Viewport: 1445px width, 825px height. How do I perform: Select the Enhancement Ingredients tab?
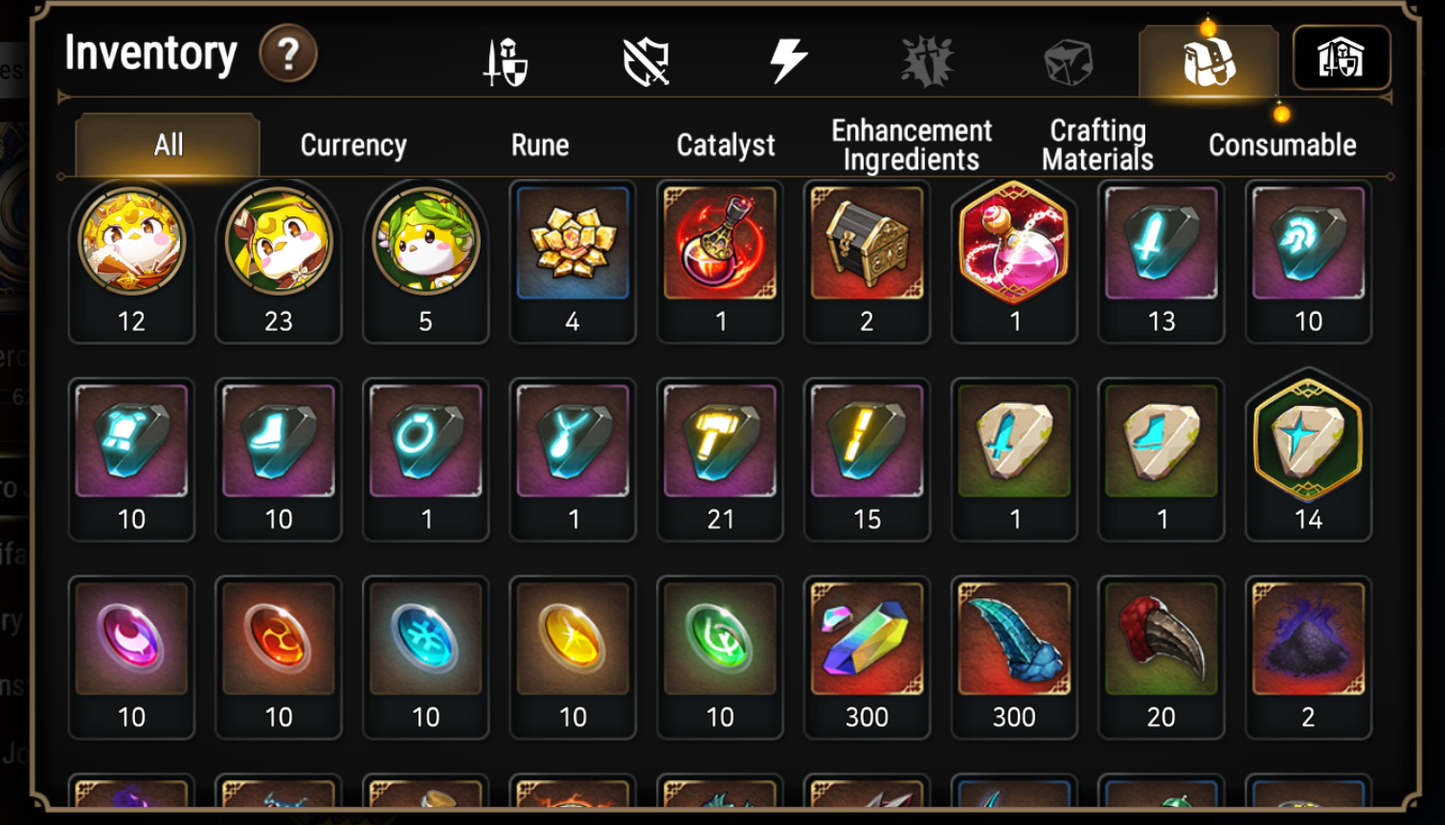tap(912, 145)
